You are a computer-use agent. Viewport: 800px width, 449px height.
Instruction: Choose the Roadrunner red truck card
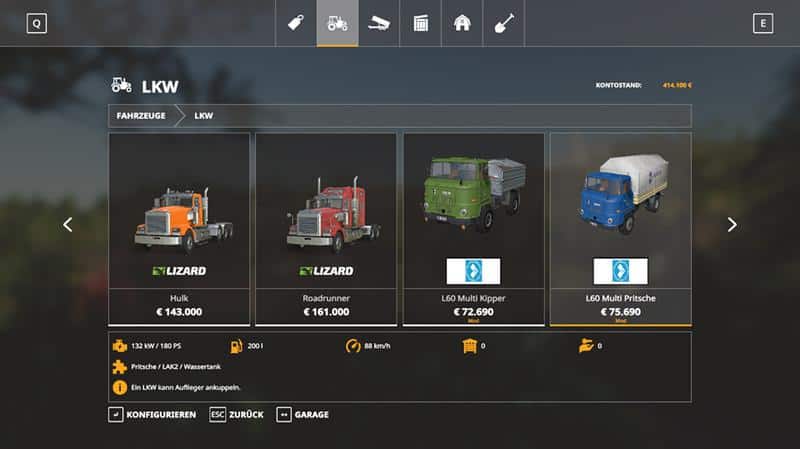tap(326, 228)
